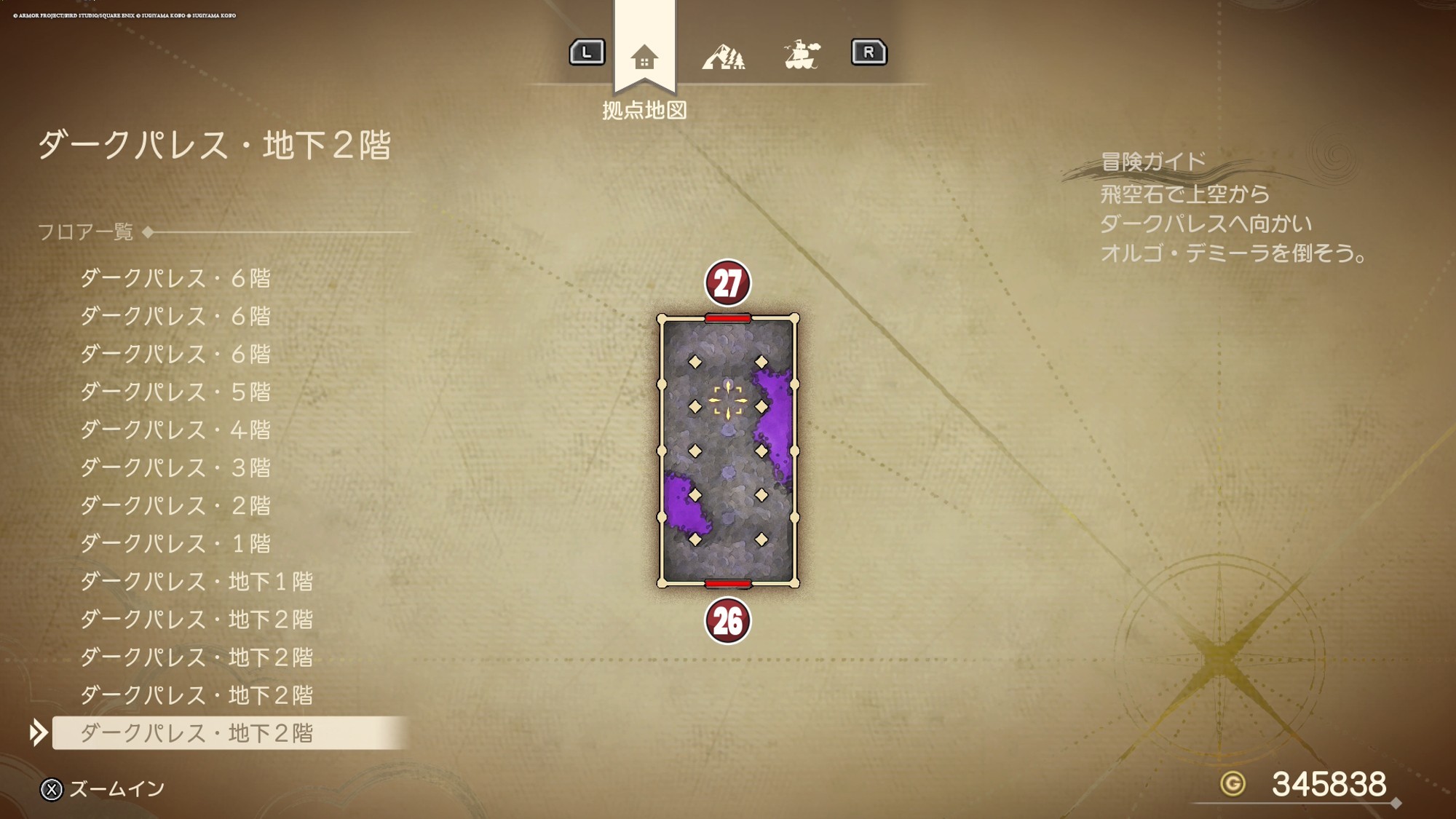Open the ダークパレス・3階 floor map
Screen dimensions: 1456x819
(x=175, y=467)
